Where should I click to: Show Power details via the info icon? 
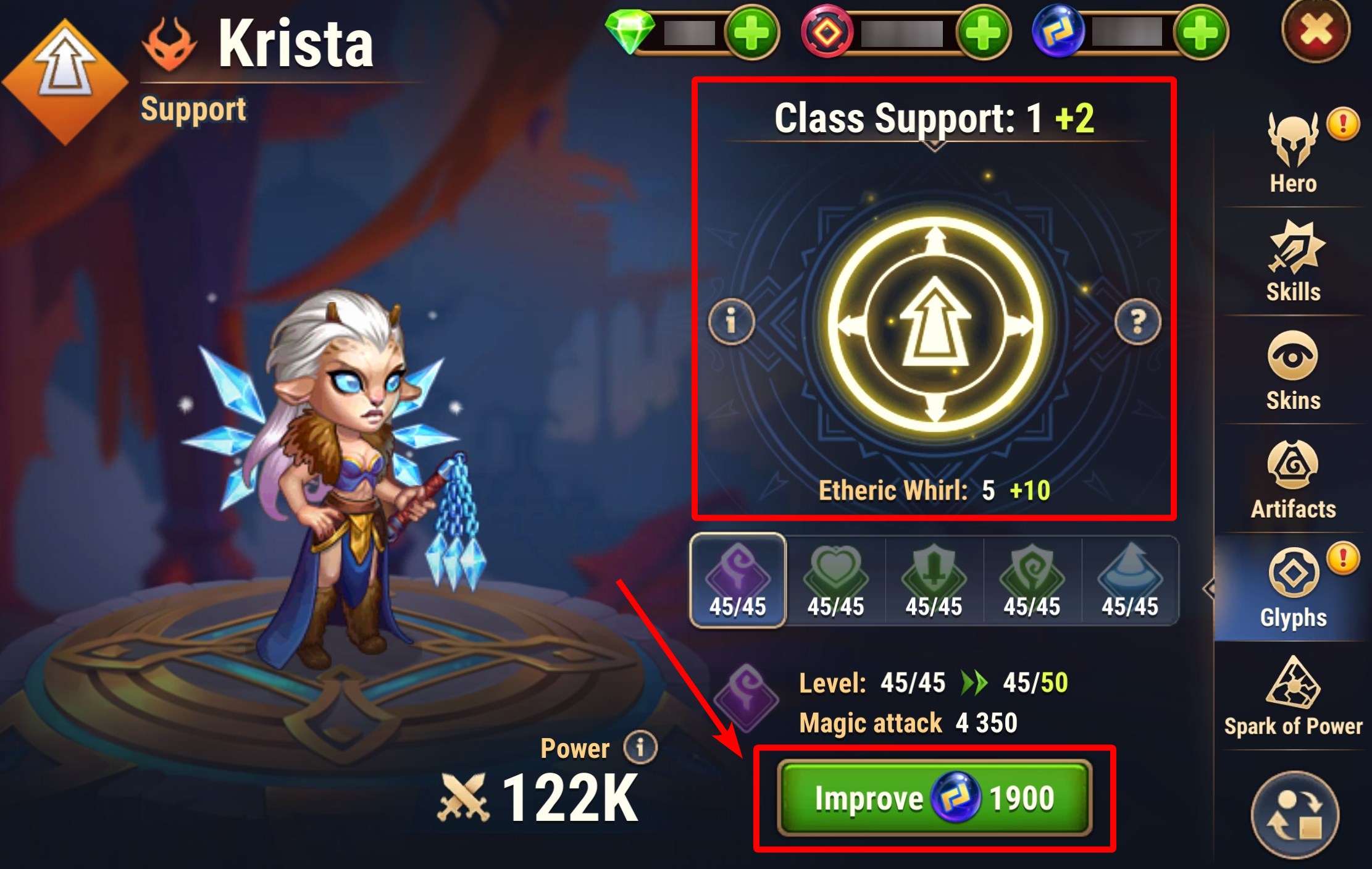(x=640, y=747)
